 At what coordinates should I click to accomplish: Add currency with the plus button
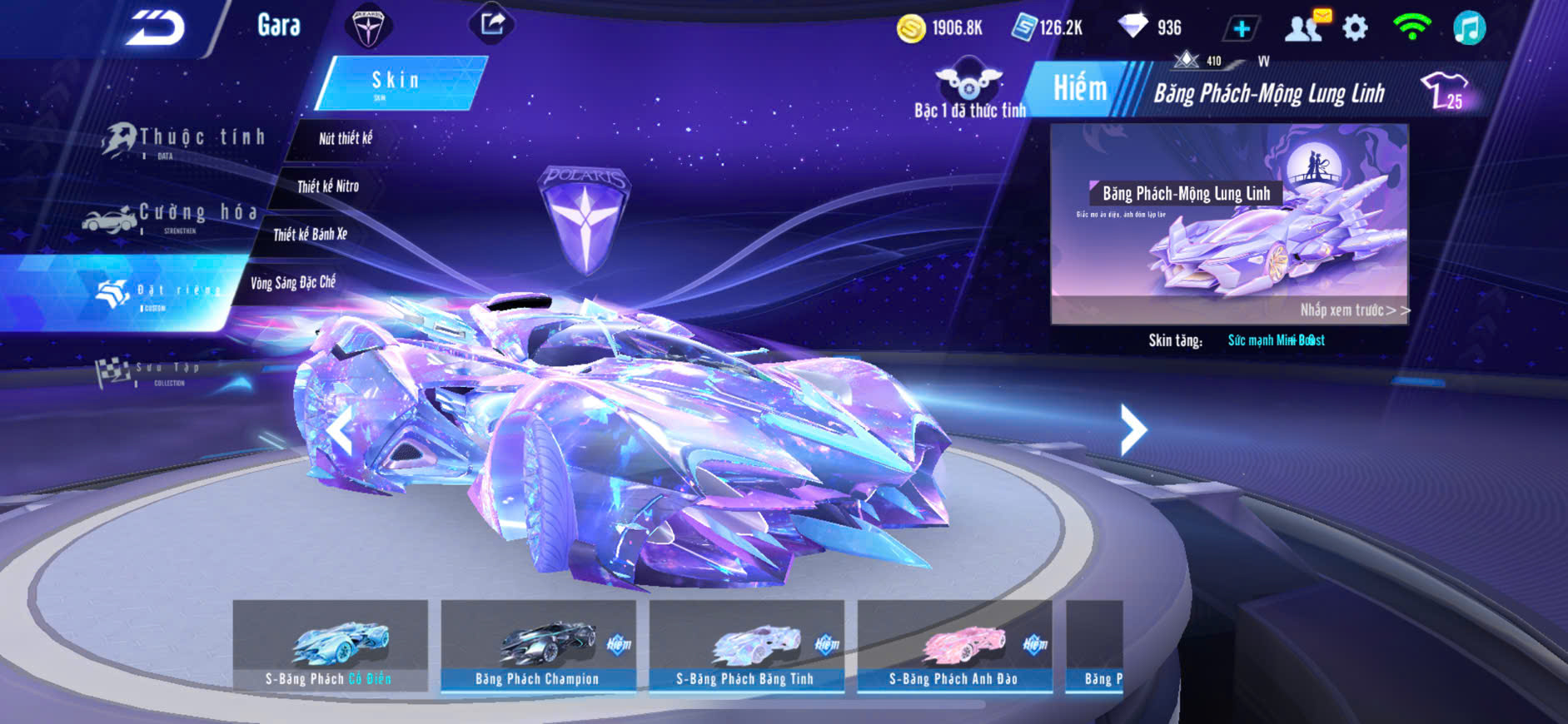pos(1241,29)
